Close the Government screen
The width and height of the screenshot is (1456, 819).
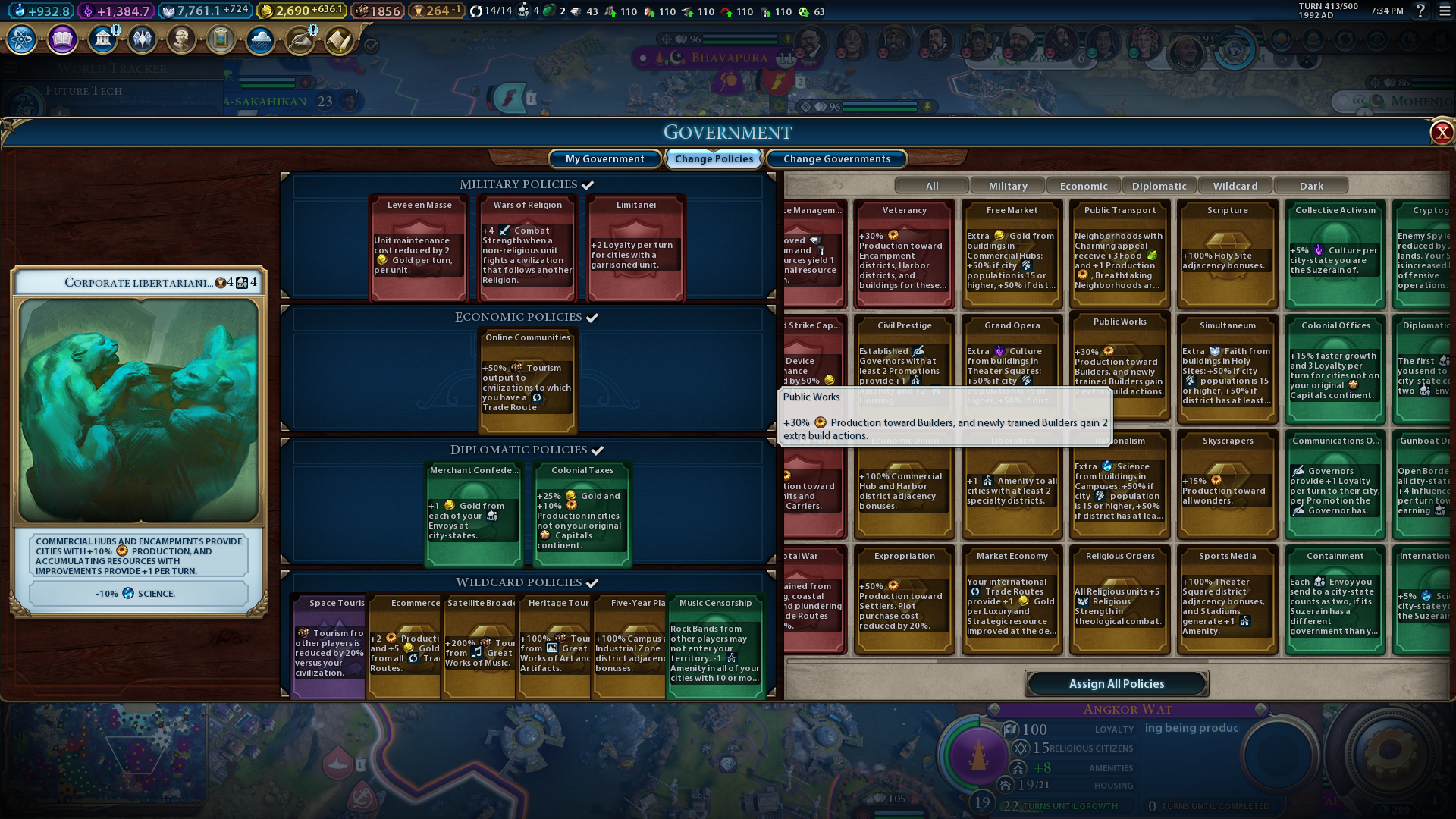pos(1441,133)
